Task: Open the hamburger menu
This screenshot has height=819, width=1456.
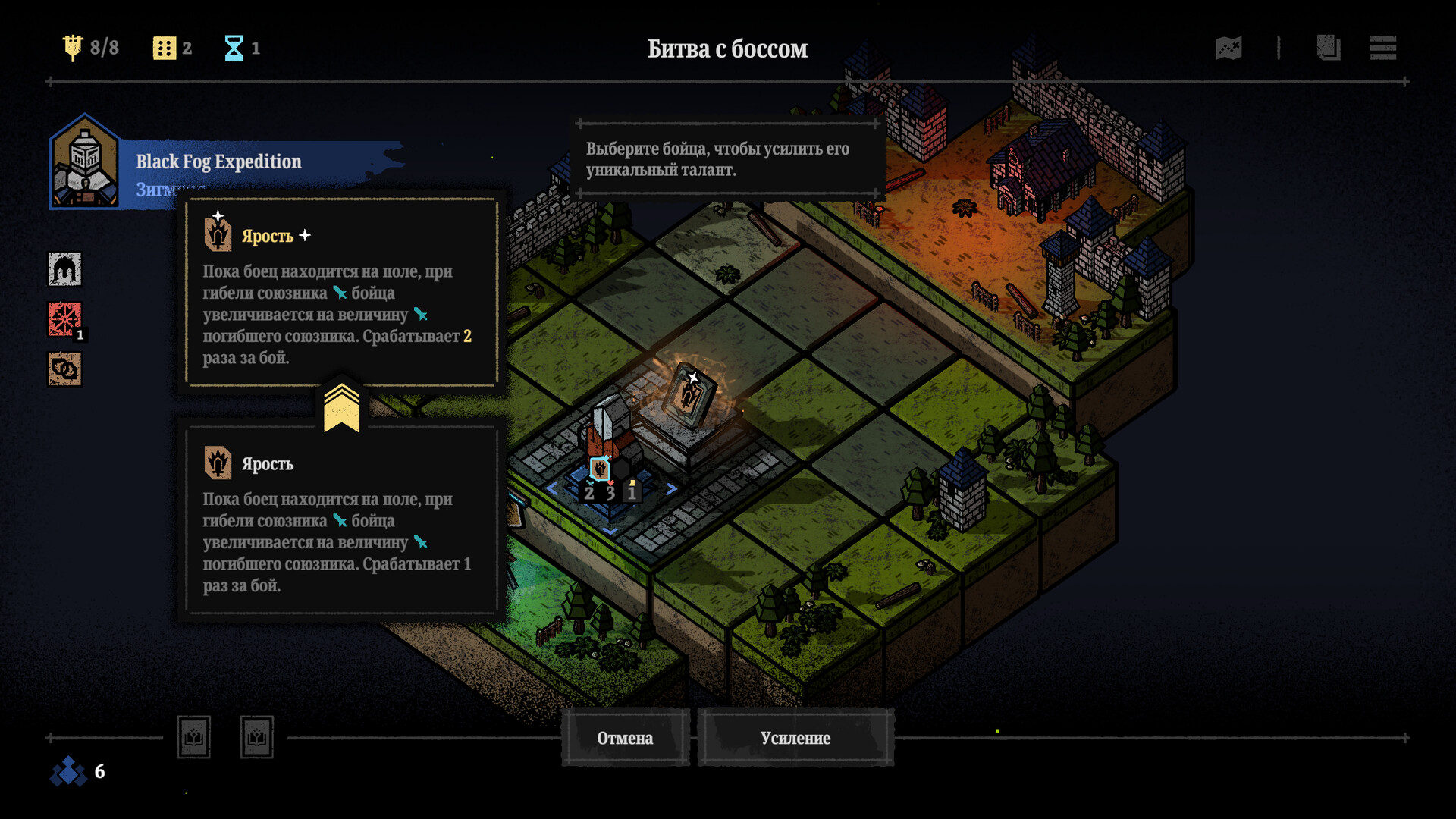Action: click(x=1382, y=48)
